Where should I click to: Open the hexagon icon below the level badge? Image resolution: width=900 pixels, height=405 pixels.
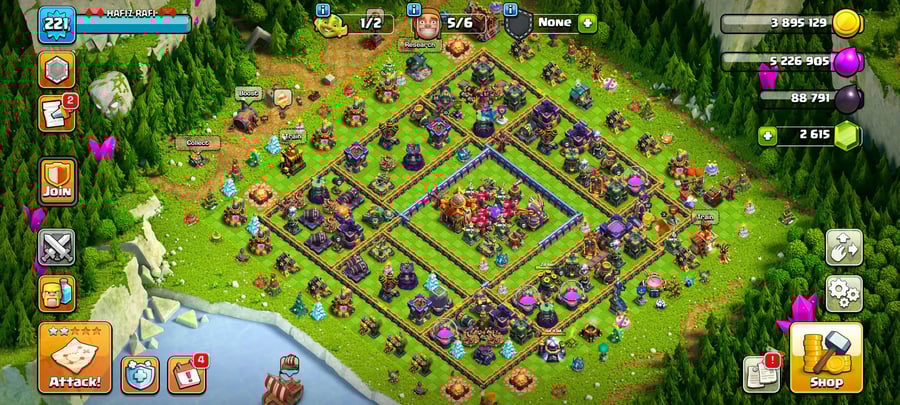click(x=56, y=70)
